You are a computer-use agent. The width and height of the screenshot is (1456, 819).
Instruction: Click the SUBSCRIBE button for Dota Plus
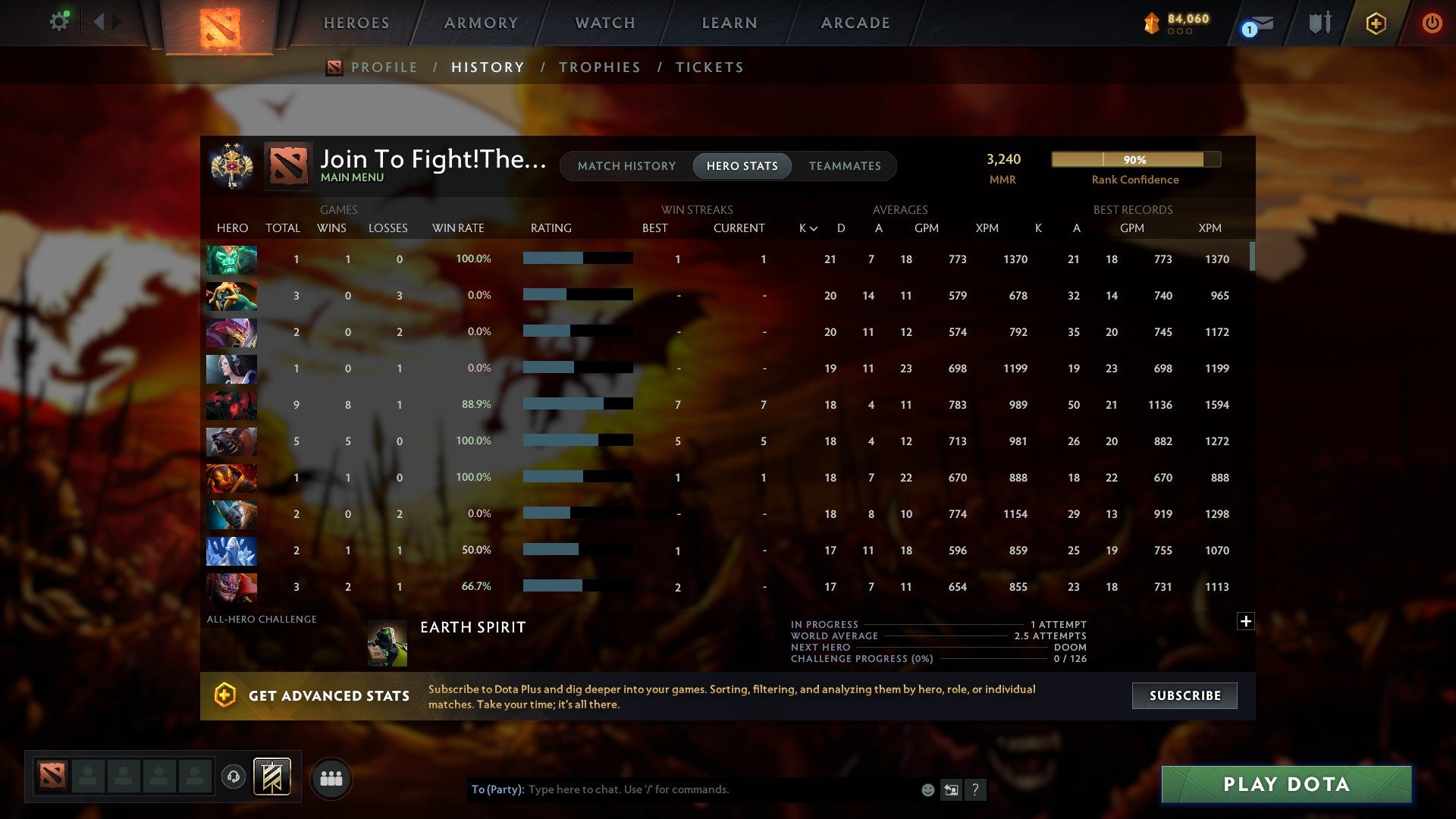(1184, 695)
